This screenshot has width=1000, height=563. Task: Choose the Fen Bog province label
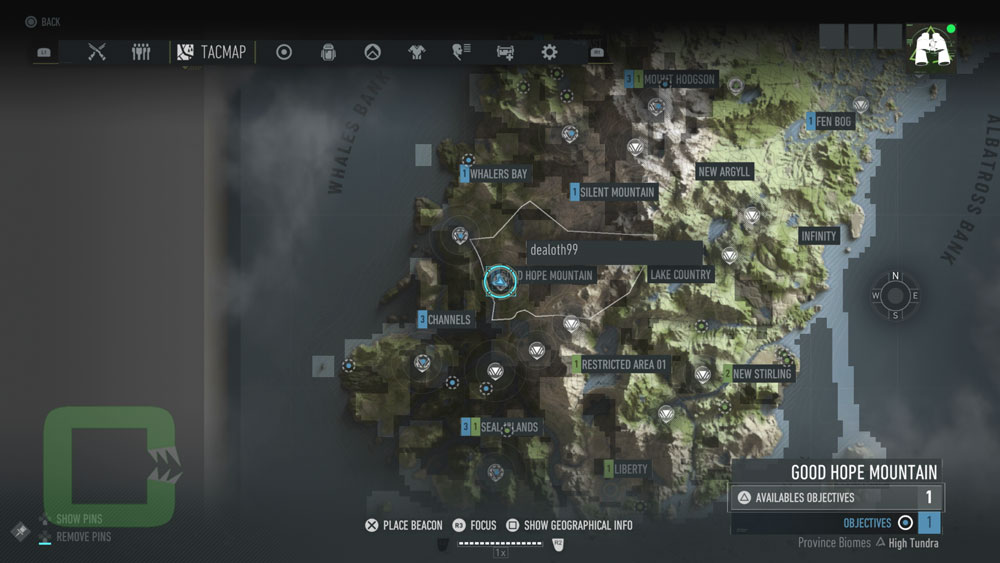[833, 122]
